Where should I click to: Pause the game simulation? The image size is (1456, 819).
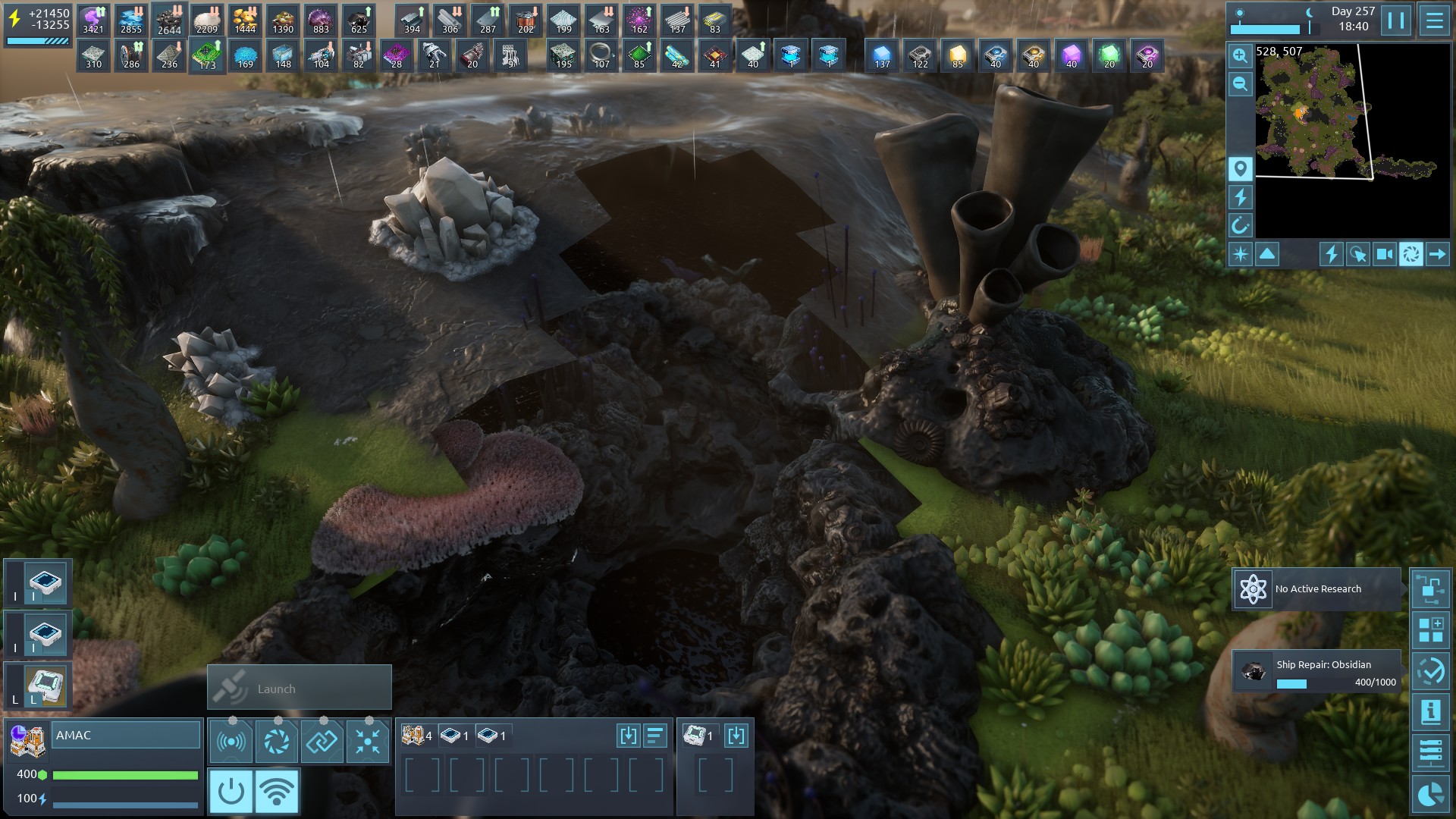[1395, 20]
